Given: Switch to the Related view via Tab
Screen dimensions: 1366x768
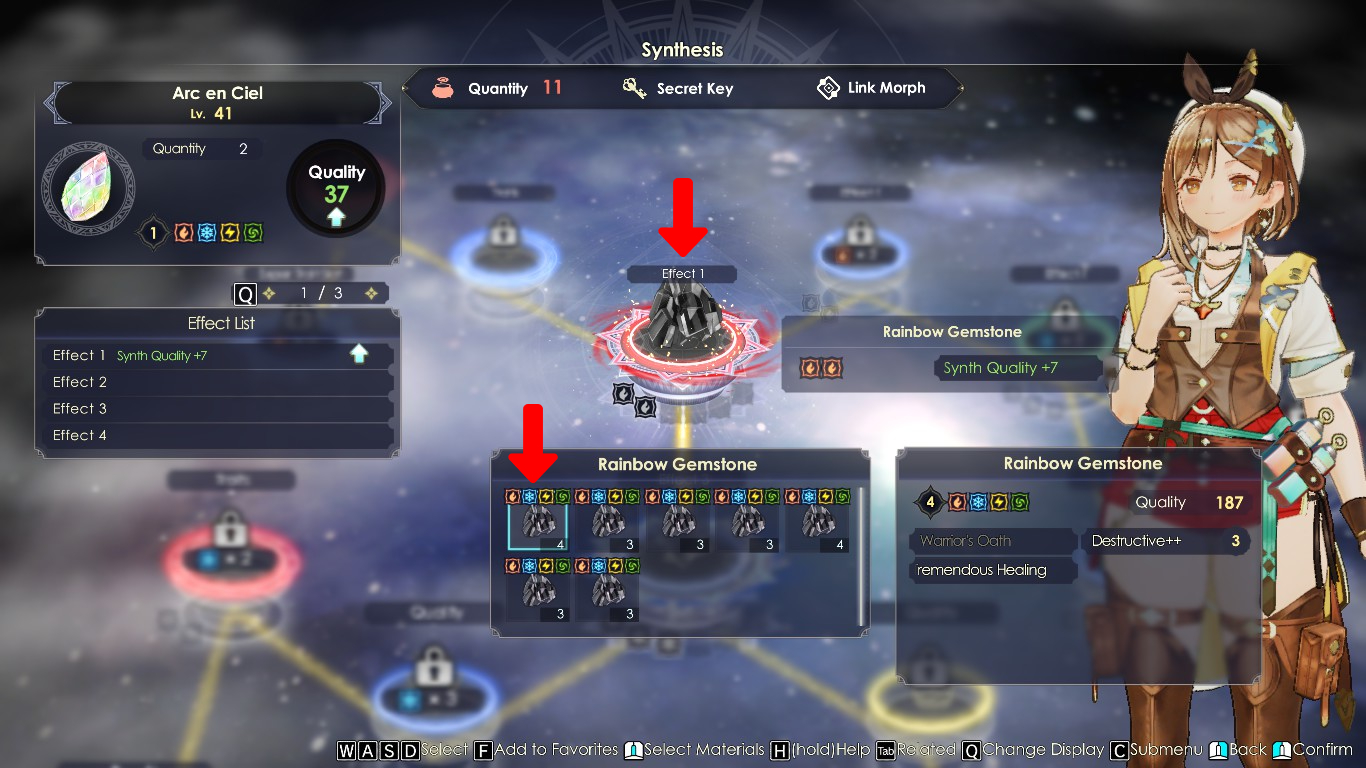Looking at the screenshot, I should tap(913, 749).
